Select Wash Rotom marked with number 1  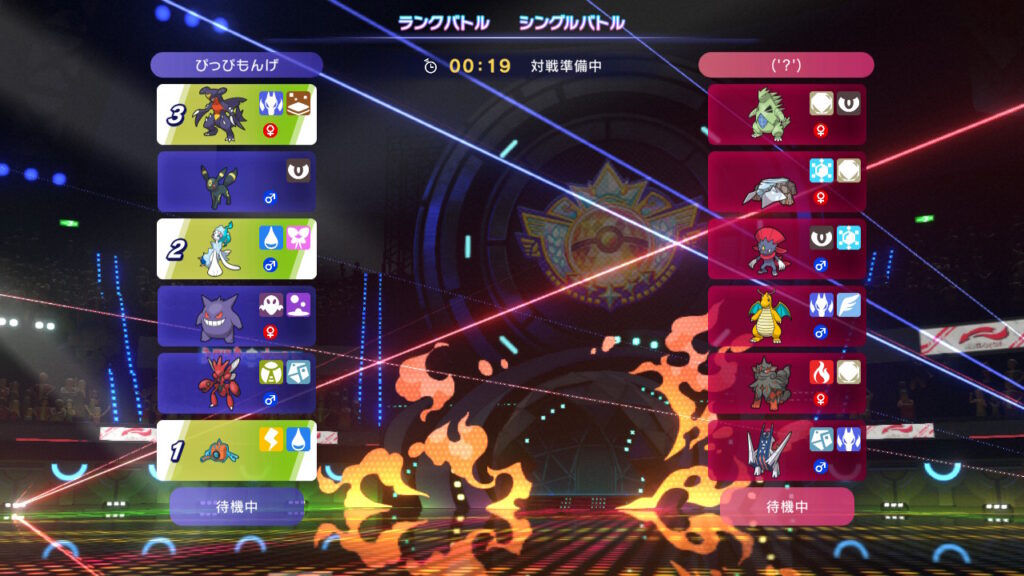tap(237, 450)
